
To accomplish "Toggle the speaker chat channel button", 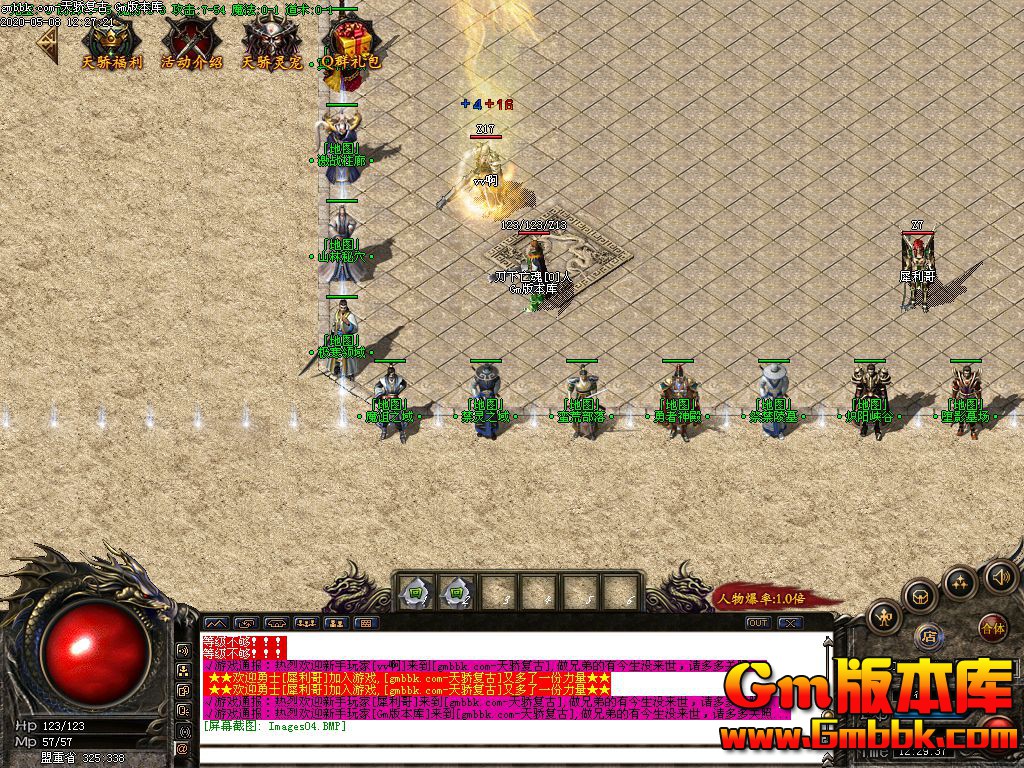I will coord(183,649).
